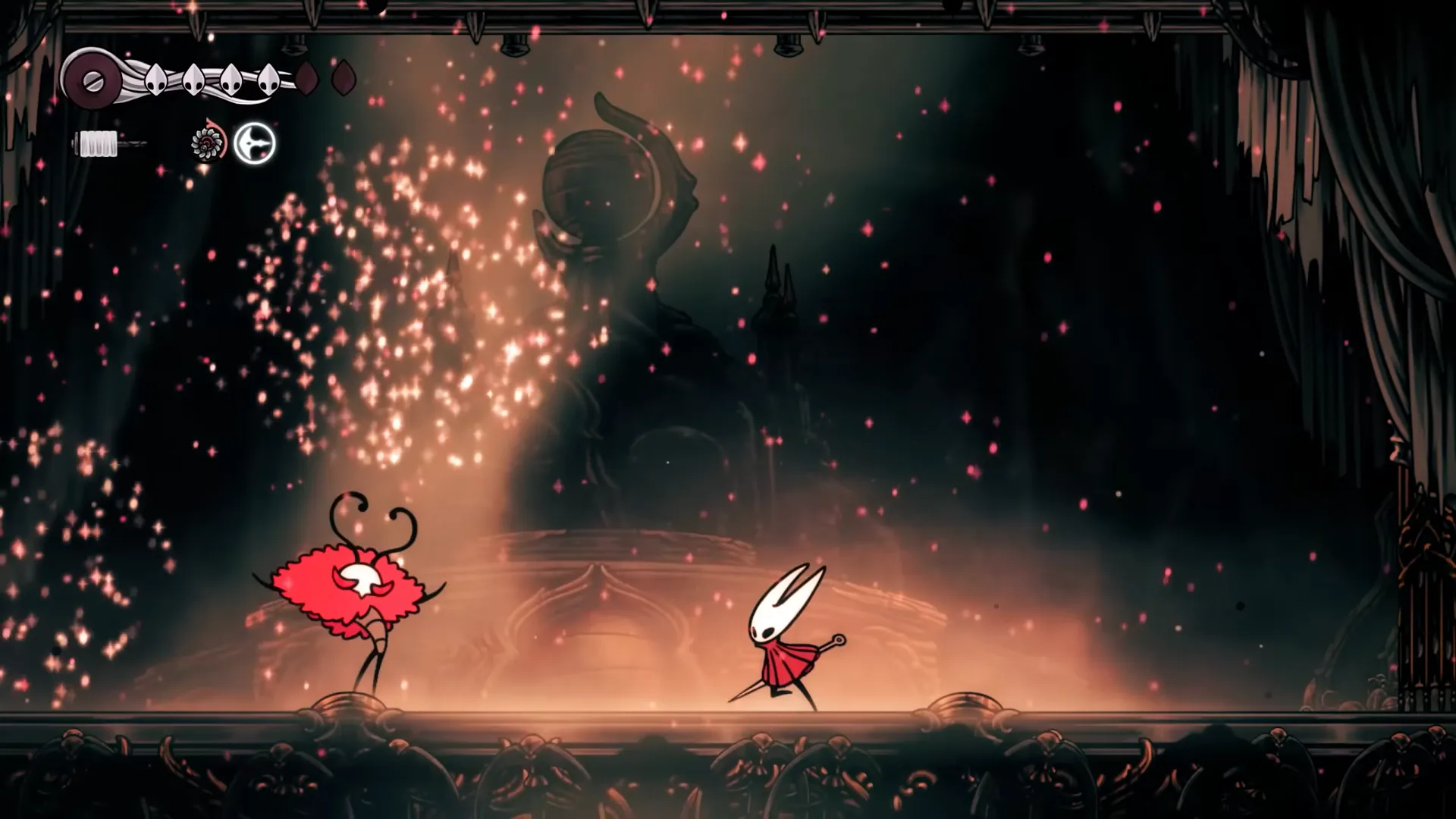1456x819 pixels.
Task: Select the first white health mask
Action: click(155, 80)
